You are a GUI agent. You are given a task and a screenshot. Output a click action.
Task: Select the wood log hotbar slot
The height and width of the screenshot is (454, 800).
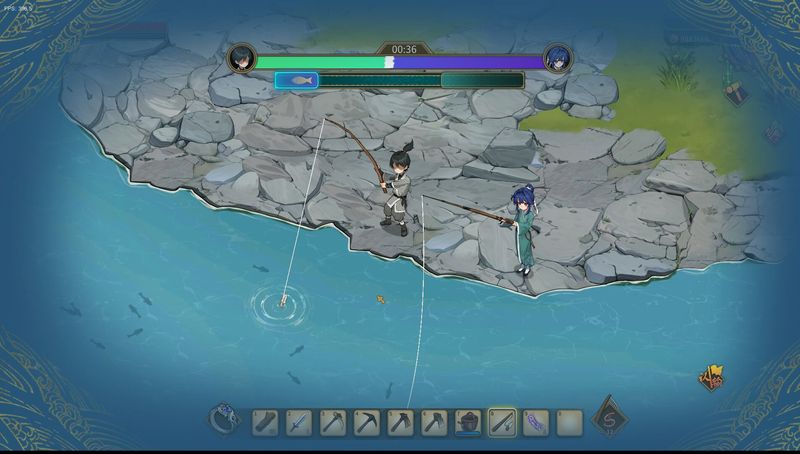coord(265,422)
